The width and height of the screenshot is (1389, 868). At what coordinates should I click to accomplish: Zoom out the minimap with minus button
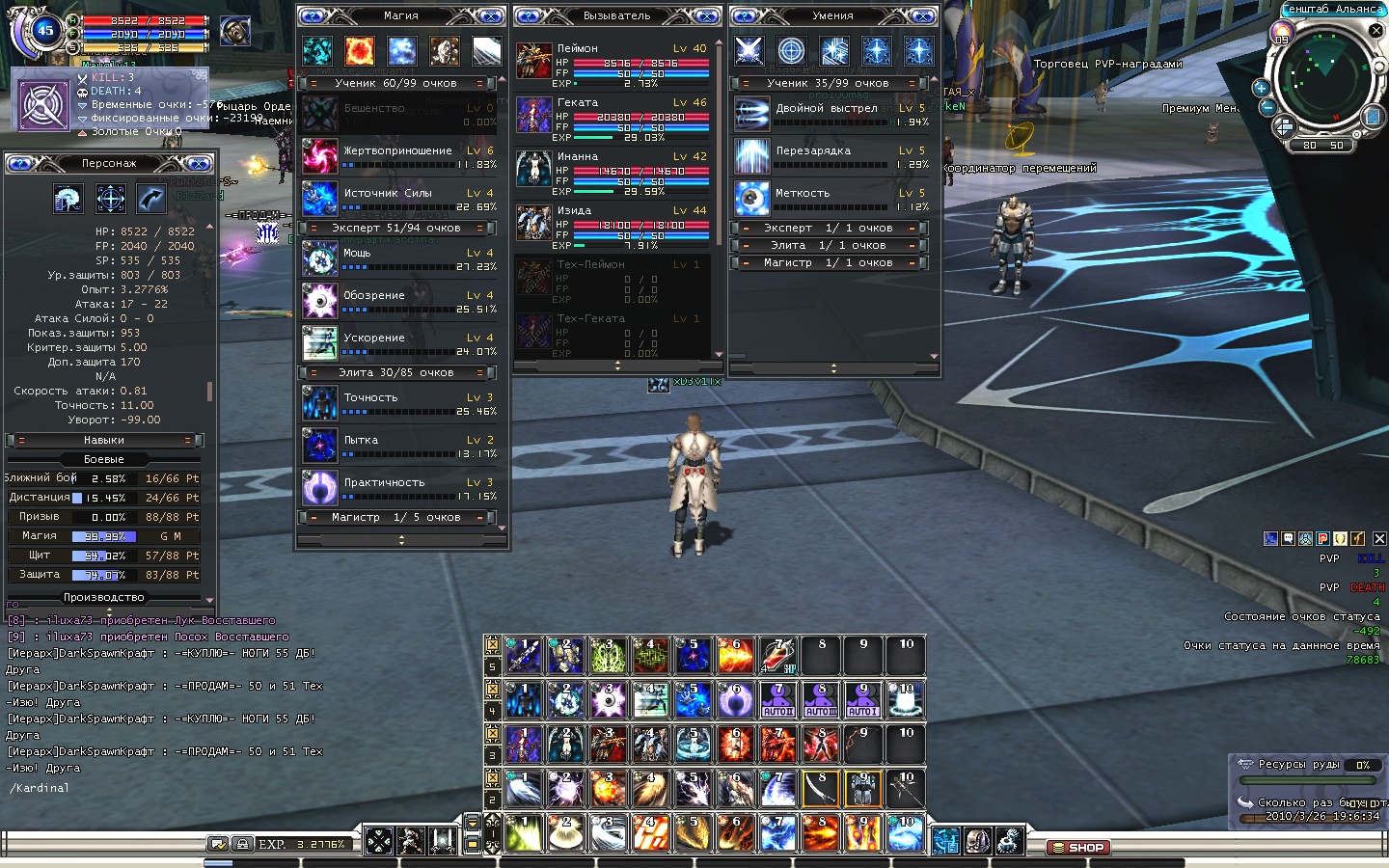point(1267,107)
